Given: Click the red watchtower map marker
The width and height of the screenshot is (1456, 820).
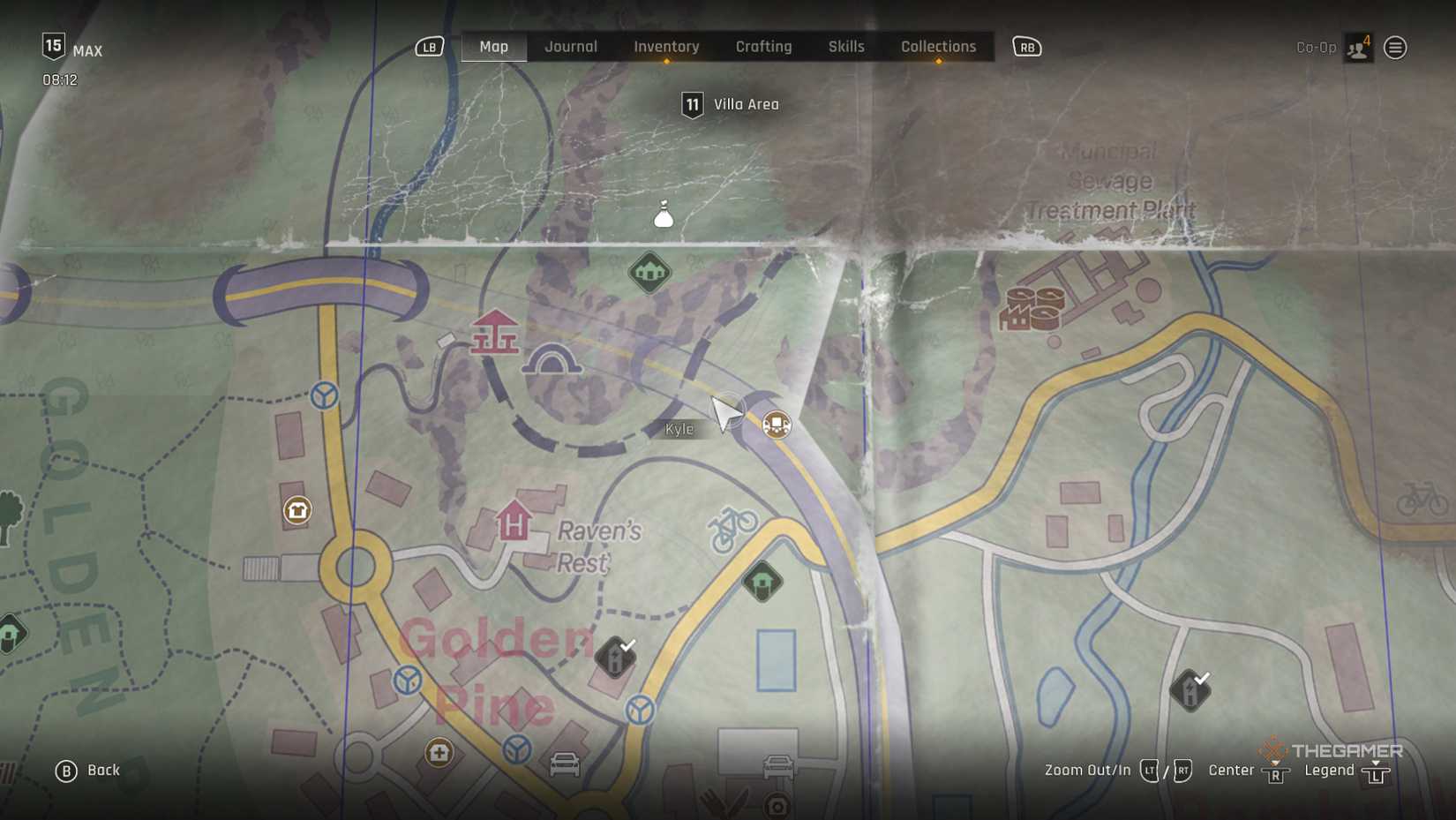Looking at the screenshot, I should point(494,333).
